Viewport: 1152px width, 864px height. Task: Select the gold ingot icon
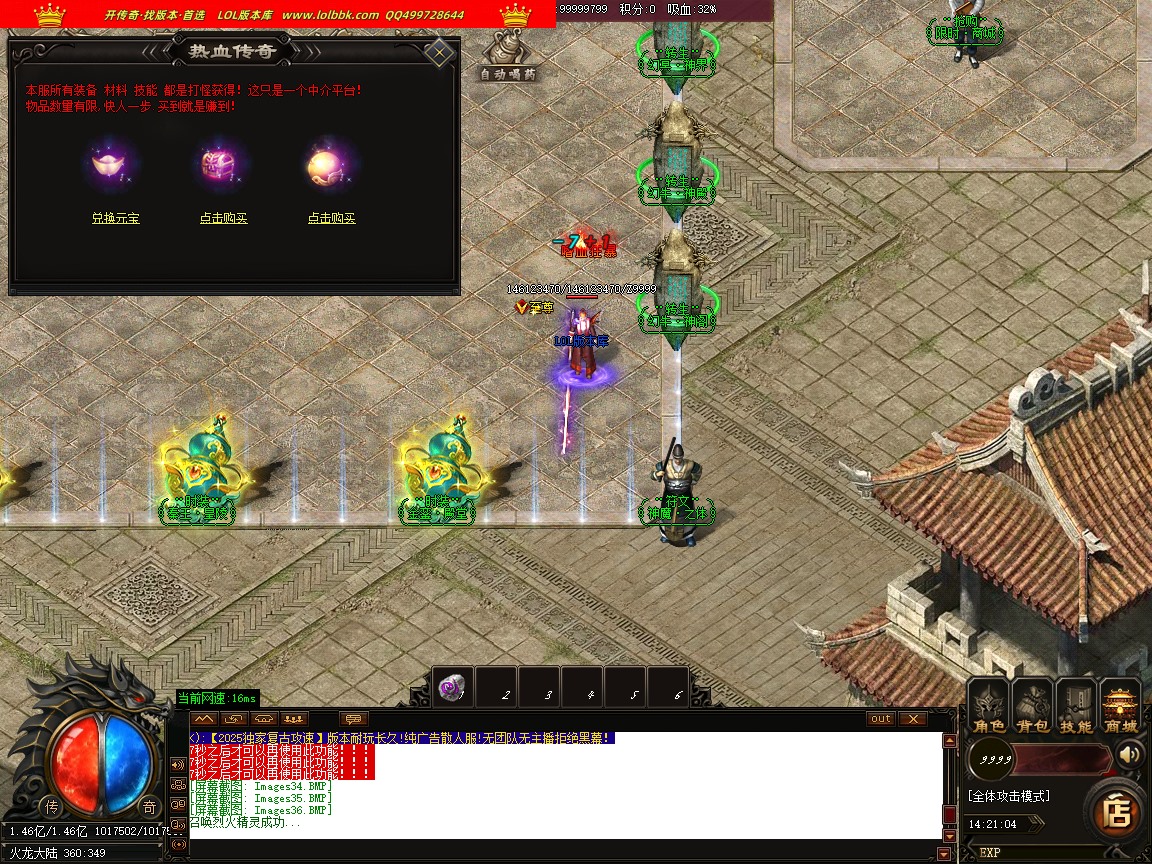click(109, 165)
